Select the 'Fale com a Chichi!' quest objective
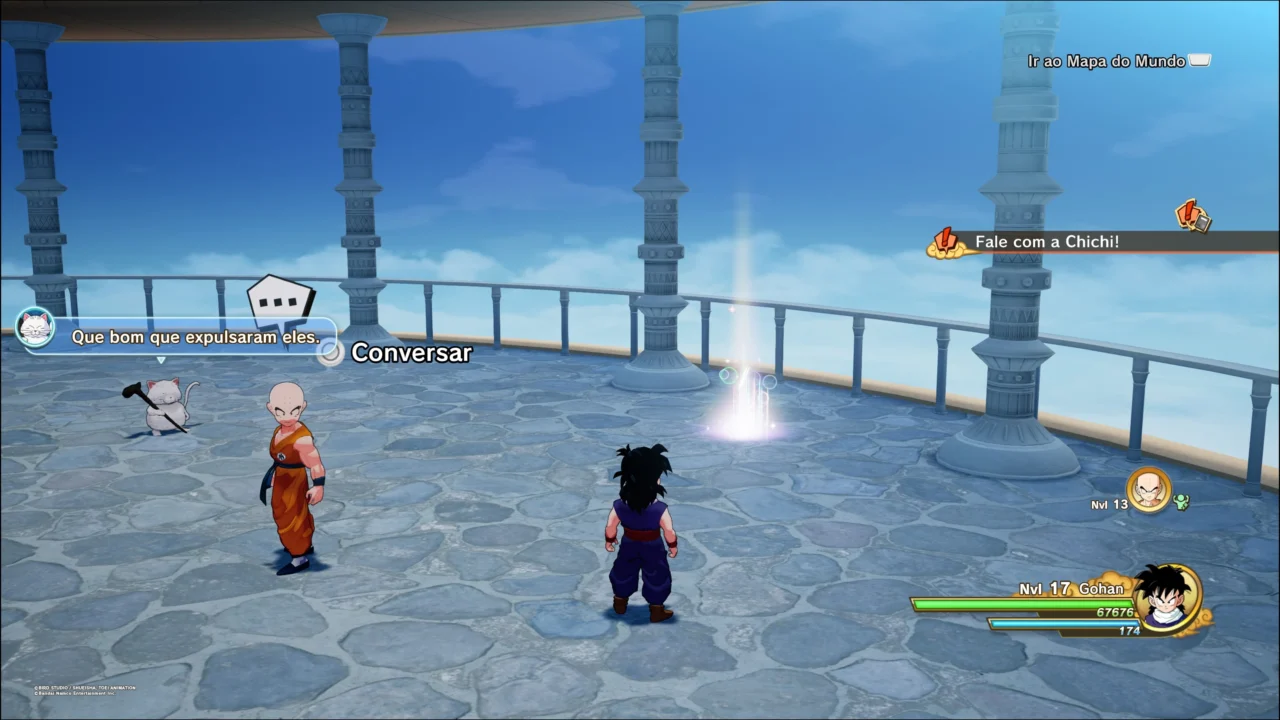Viewport: 1280px width, 720px height. (1046, 242)
